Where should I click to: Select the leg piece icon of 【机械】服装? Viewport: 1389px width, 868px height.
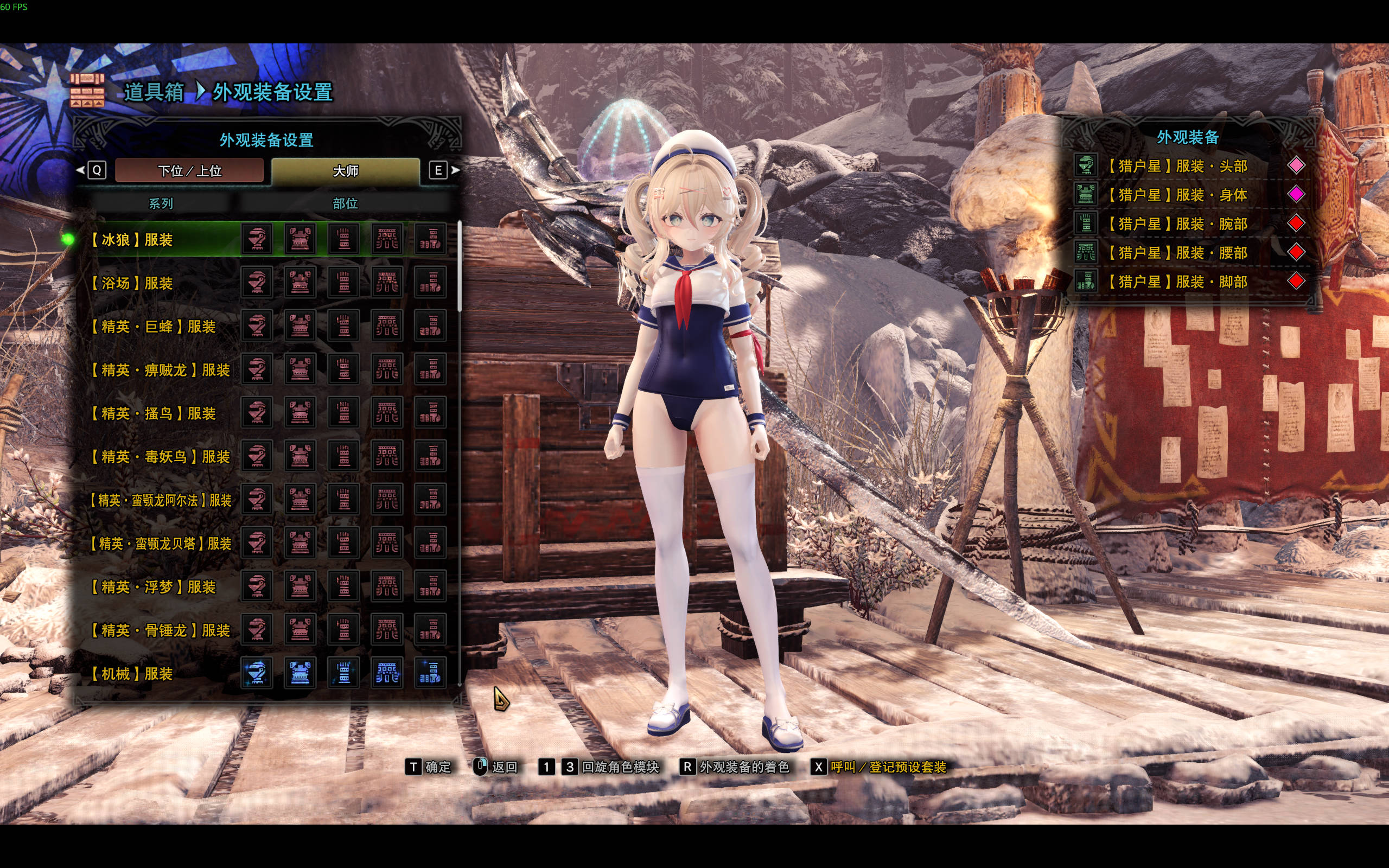tap(431, 675)
